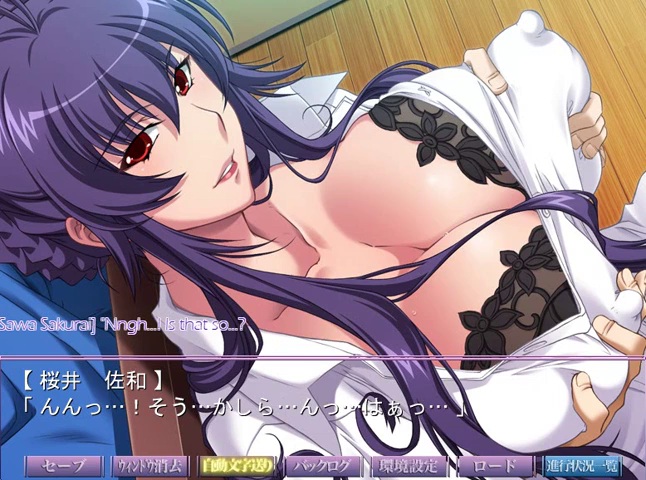The image size is (646, 480).
Task: Toggle 自動文字送り auto text advance
Action: 235,466
